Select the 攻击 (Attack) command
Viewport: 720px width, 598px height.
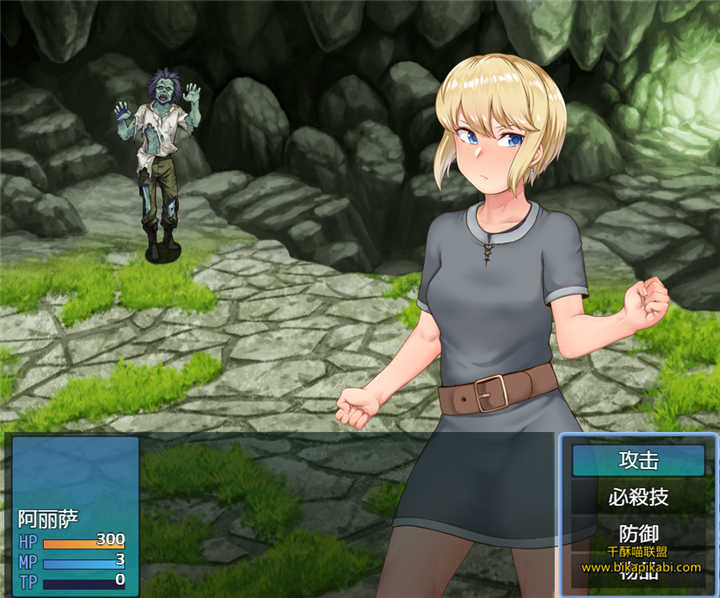pyautogui.click(x=638, y=461)
